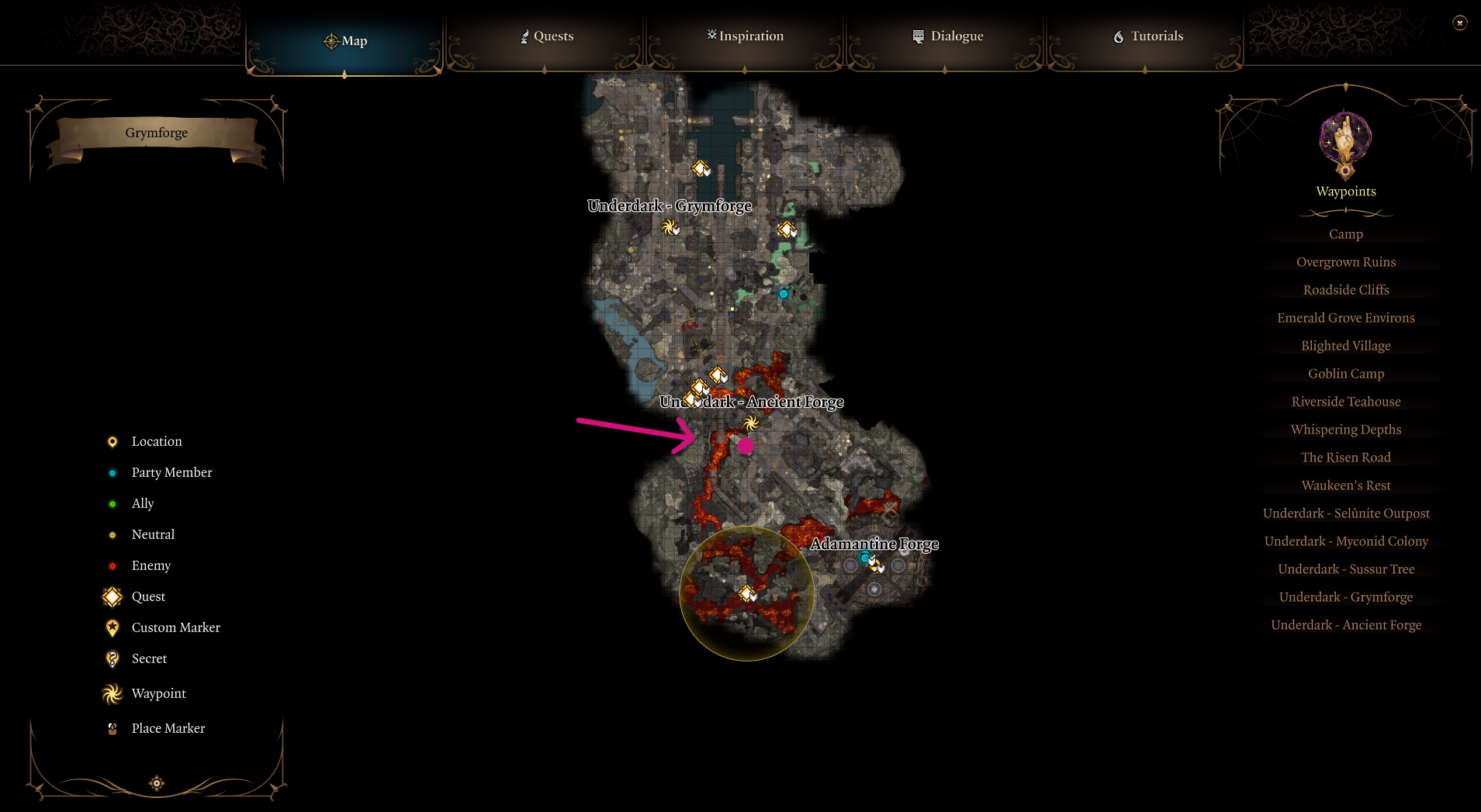Click the pink dot marked on the map
The width and height of the screenshot is (1481, 812).
746,446
